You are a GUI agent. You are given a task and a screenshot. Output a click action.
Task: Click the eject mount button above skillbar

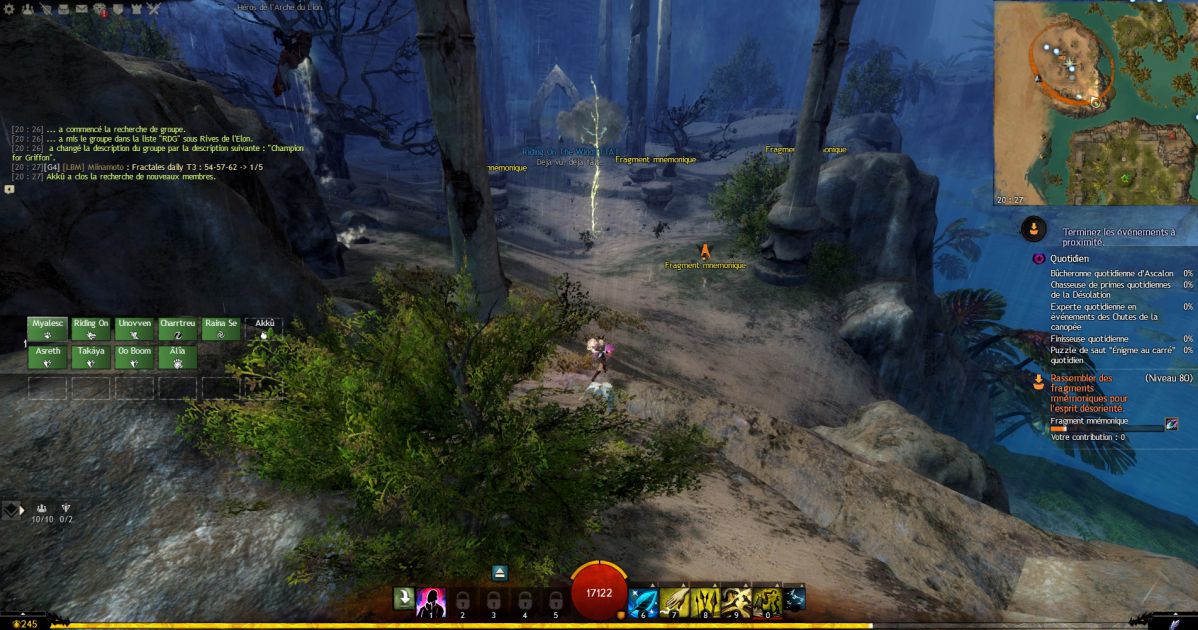(500, 573)
